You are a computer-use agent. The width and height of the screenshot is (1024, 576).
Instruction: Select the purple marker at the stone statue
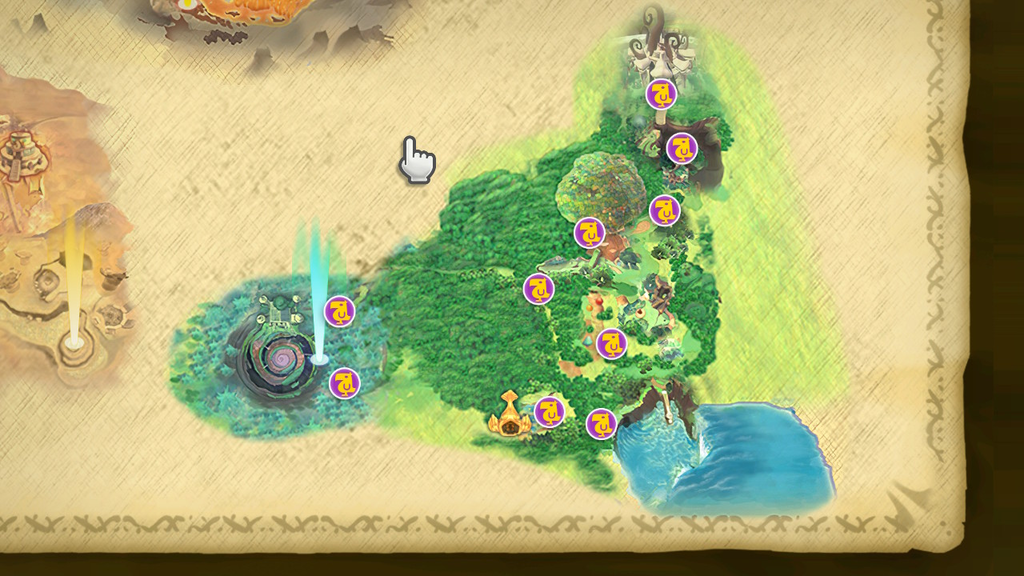click(x=660, y=94)
